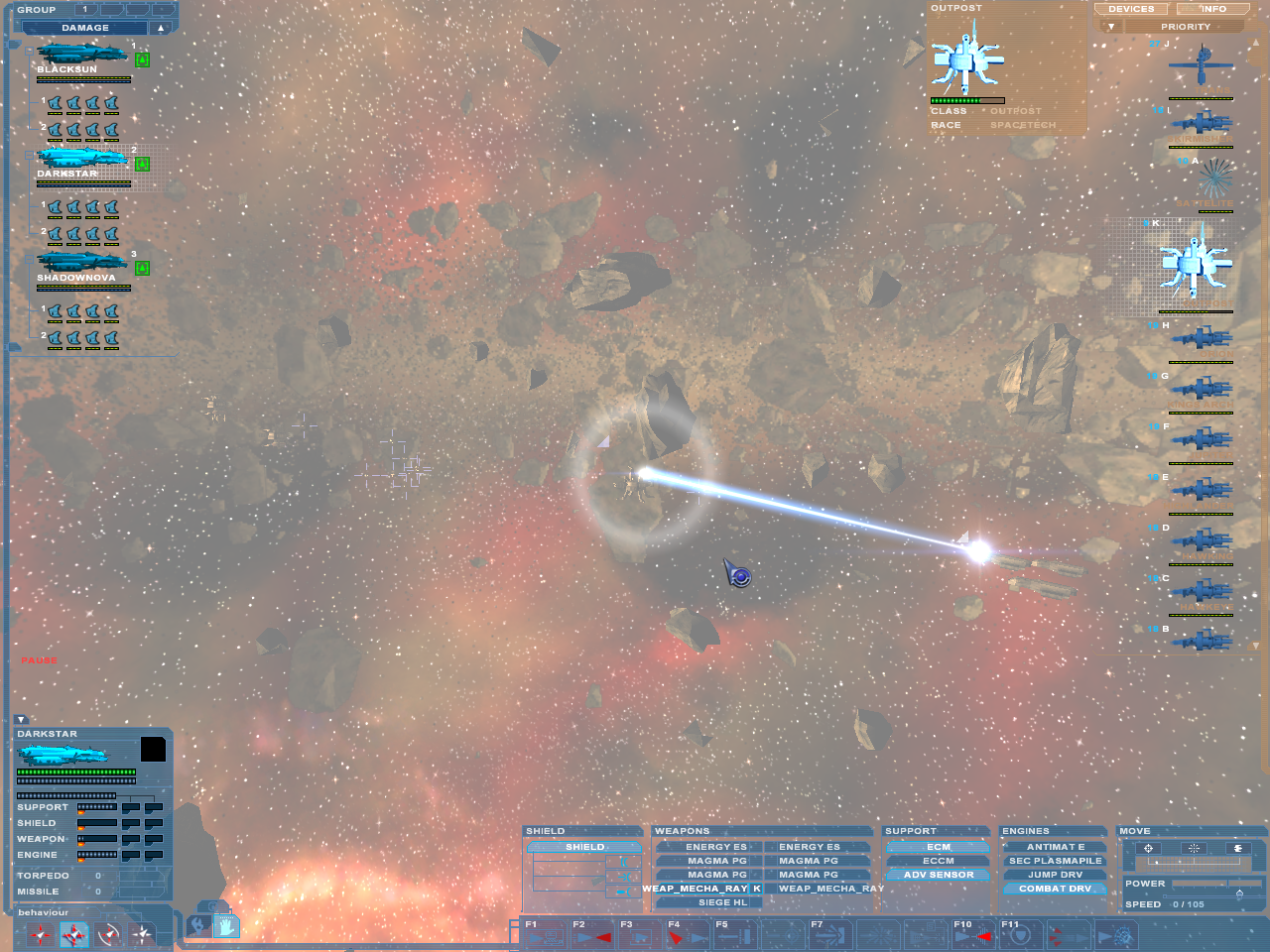This screenshot has height=952, width=1270.
Task: Toggle the ECM support device
Action: [x=939, y=847]
